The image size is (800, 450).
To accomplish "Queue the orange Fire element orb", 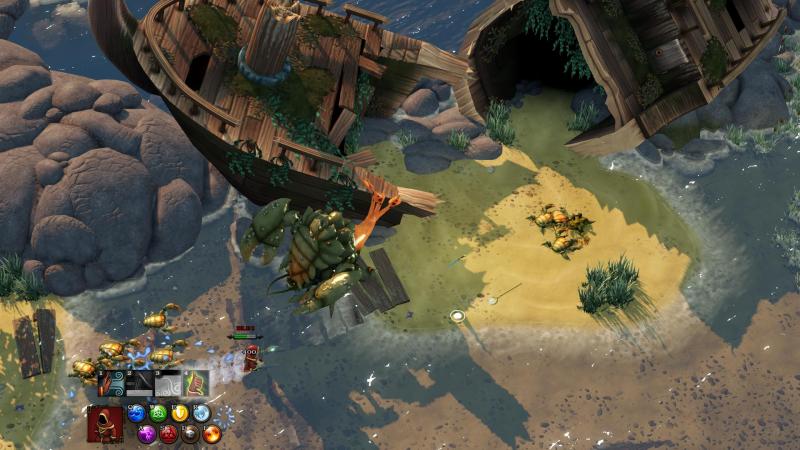I will [x=212, y=434].
